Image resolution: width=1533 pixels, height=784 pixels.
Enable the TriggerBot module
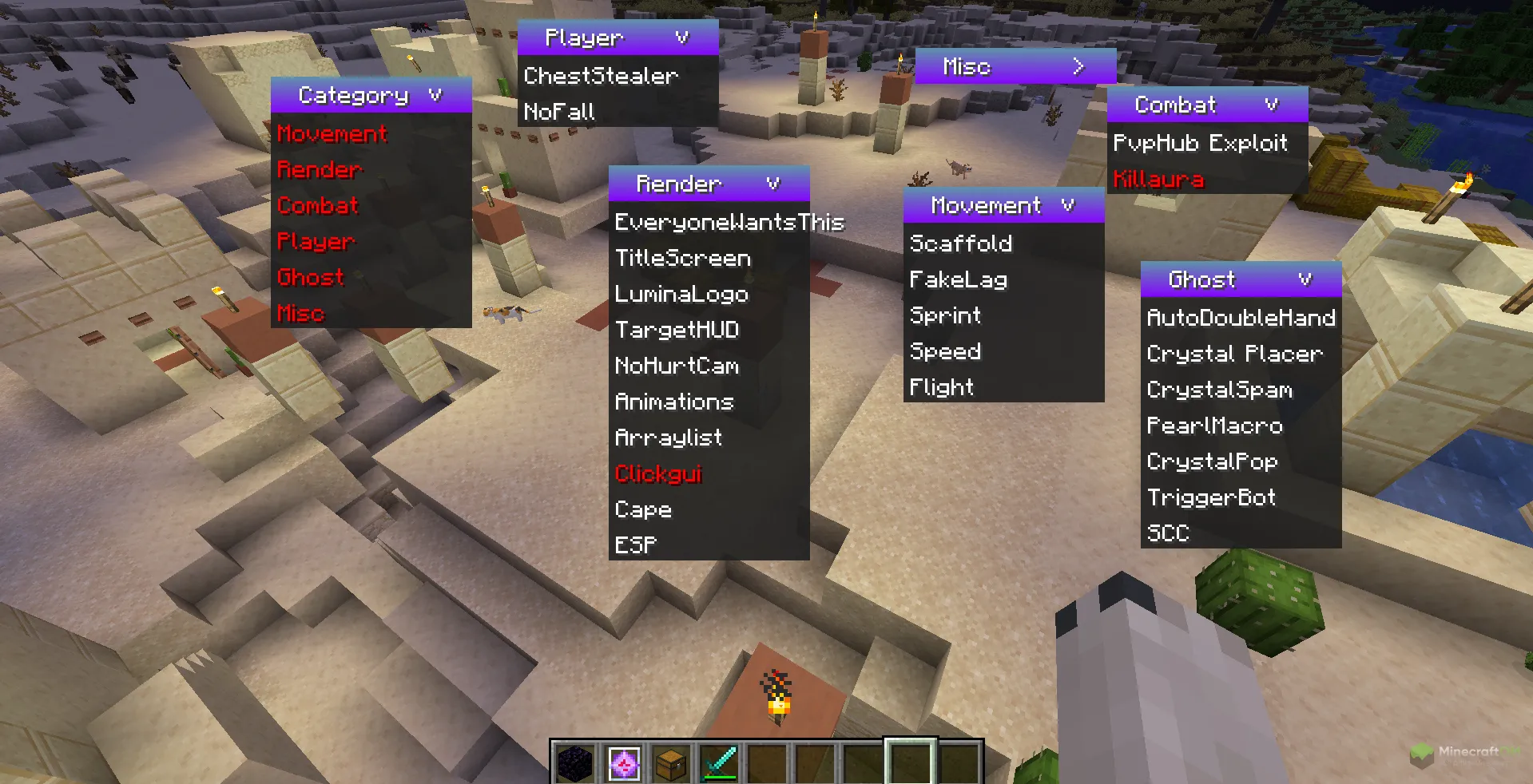pos(1211,497)
